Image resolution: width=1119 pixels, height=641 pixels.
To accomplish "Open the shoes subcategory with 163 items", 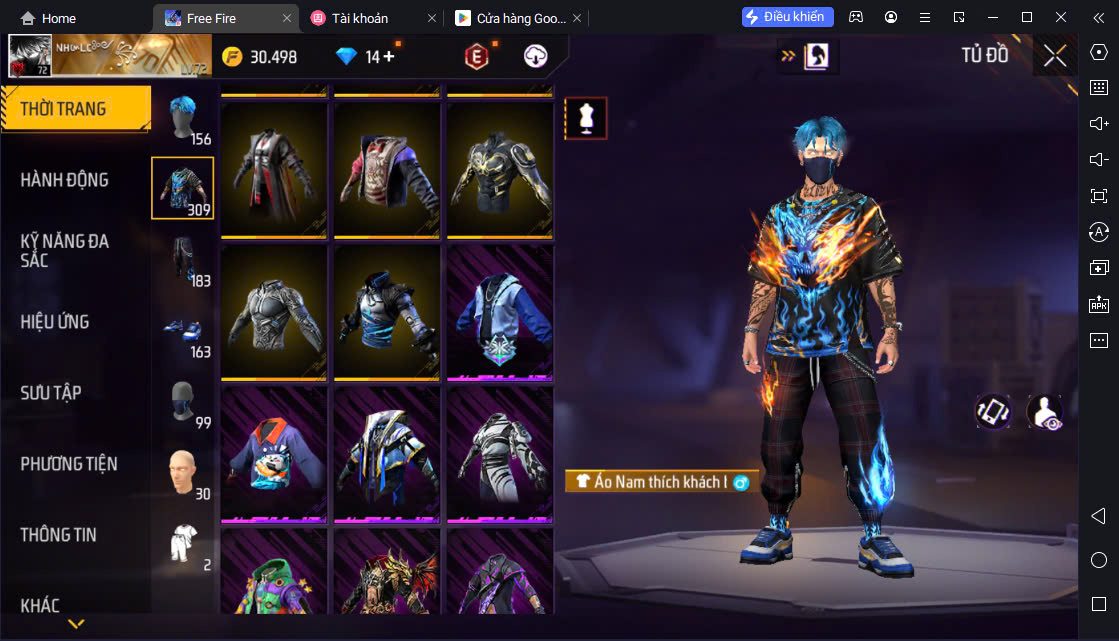I will point(182,330).
